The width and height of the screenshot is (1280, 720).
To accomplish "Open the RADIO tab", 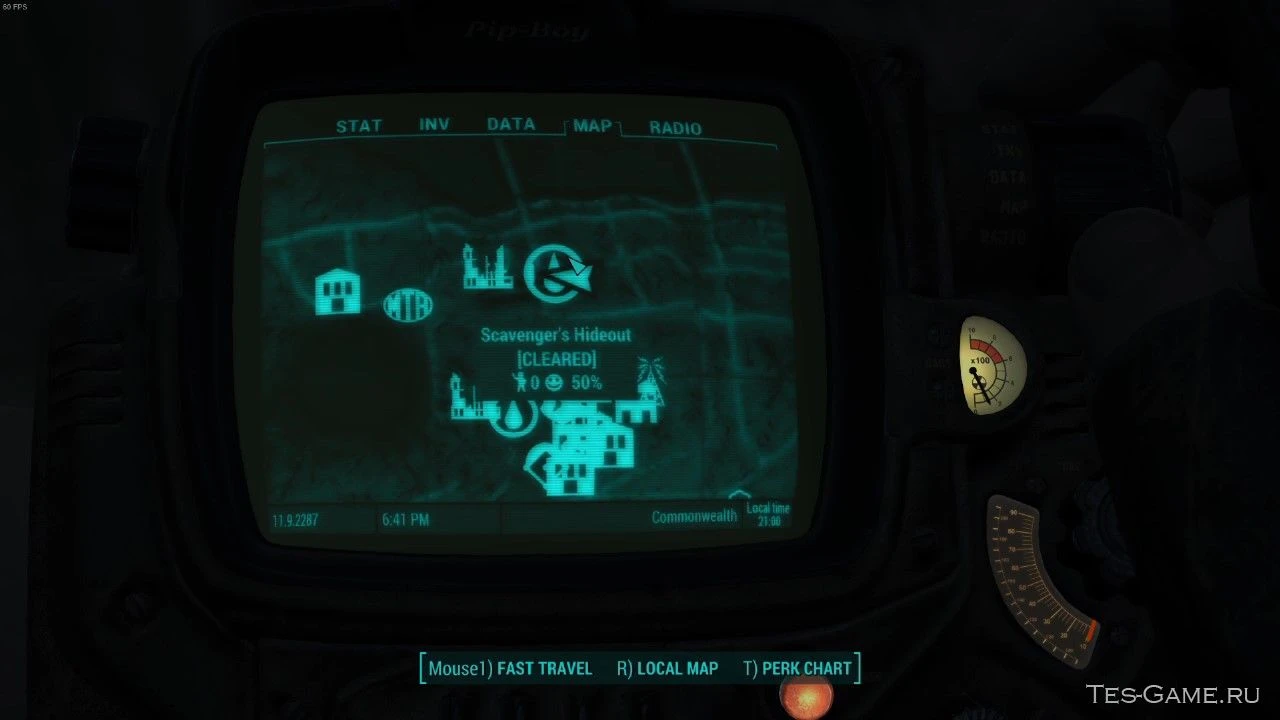I will pyautogui.click(x=675, y=128).
